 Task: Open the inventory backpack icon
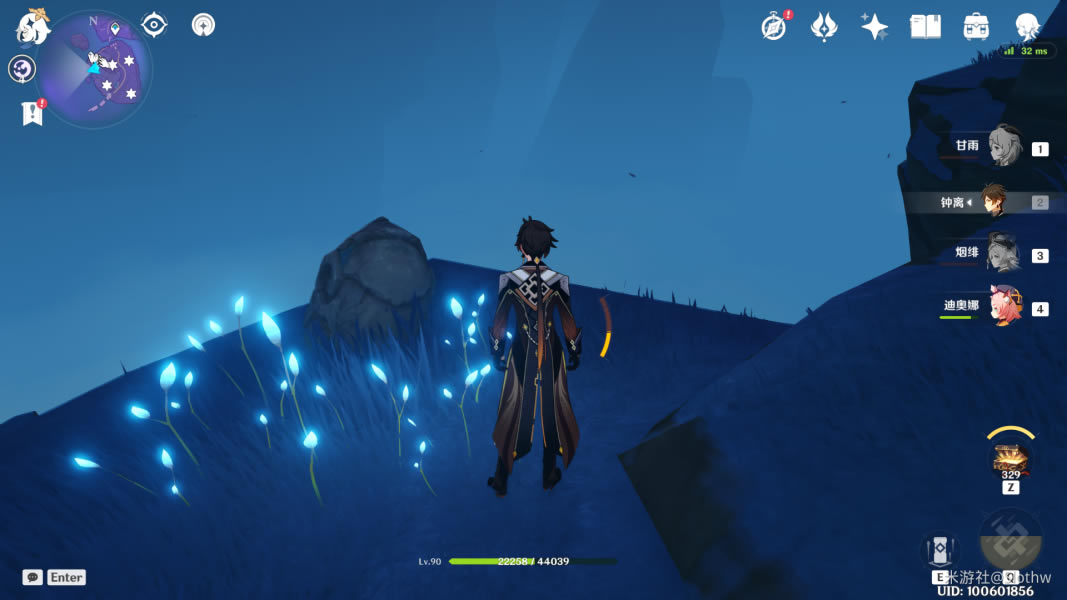[x=976, y=27]
